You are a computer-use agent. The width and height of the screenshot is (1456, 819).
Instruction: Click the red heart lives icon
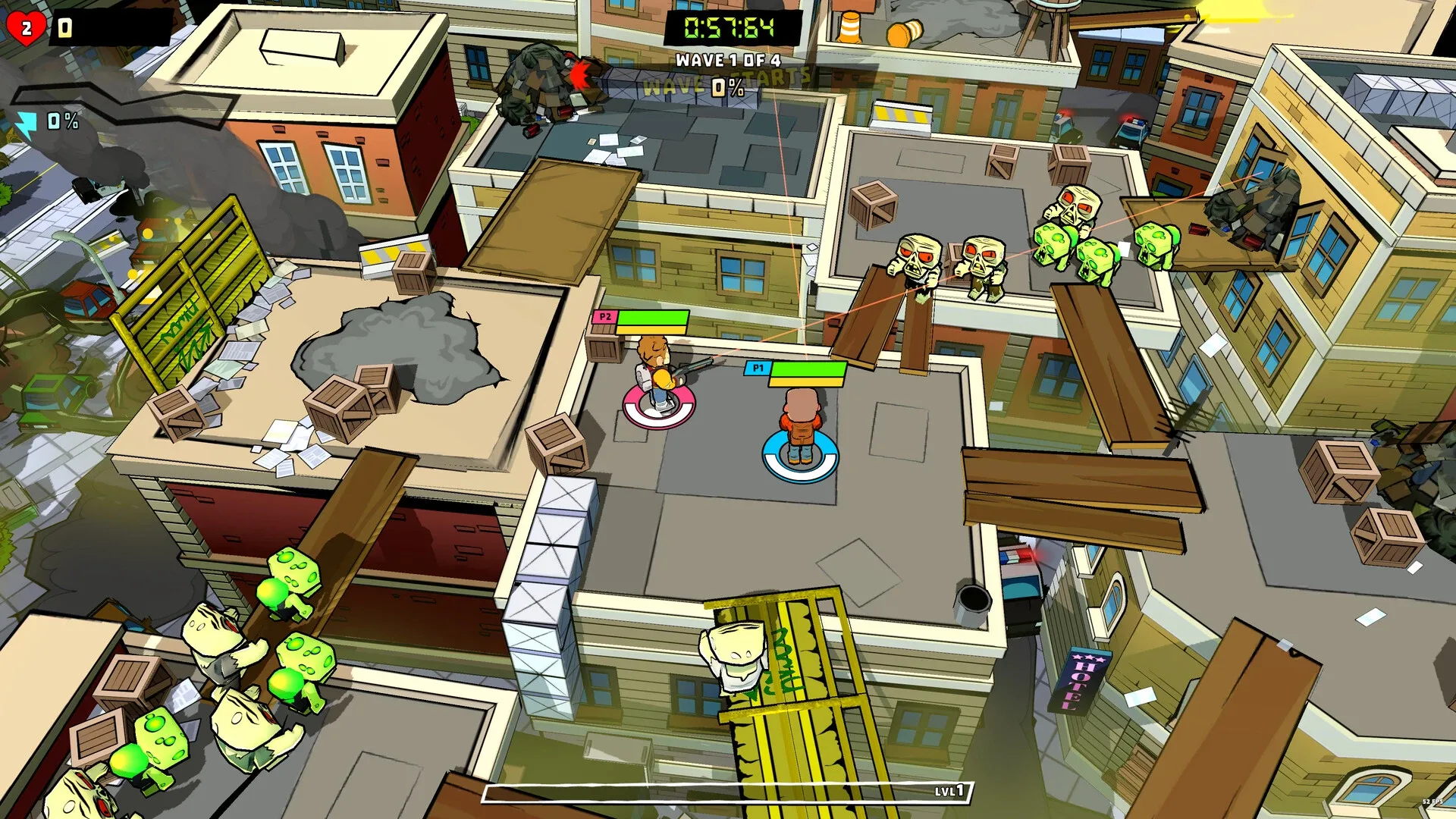pyautogui.click(x=25, y=27)
